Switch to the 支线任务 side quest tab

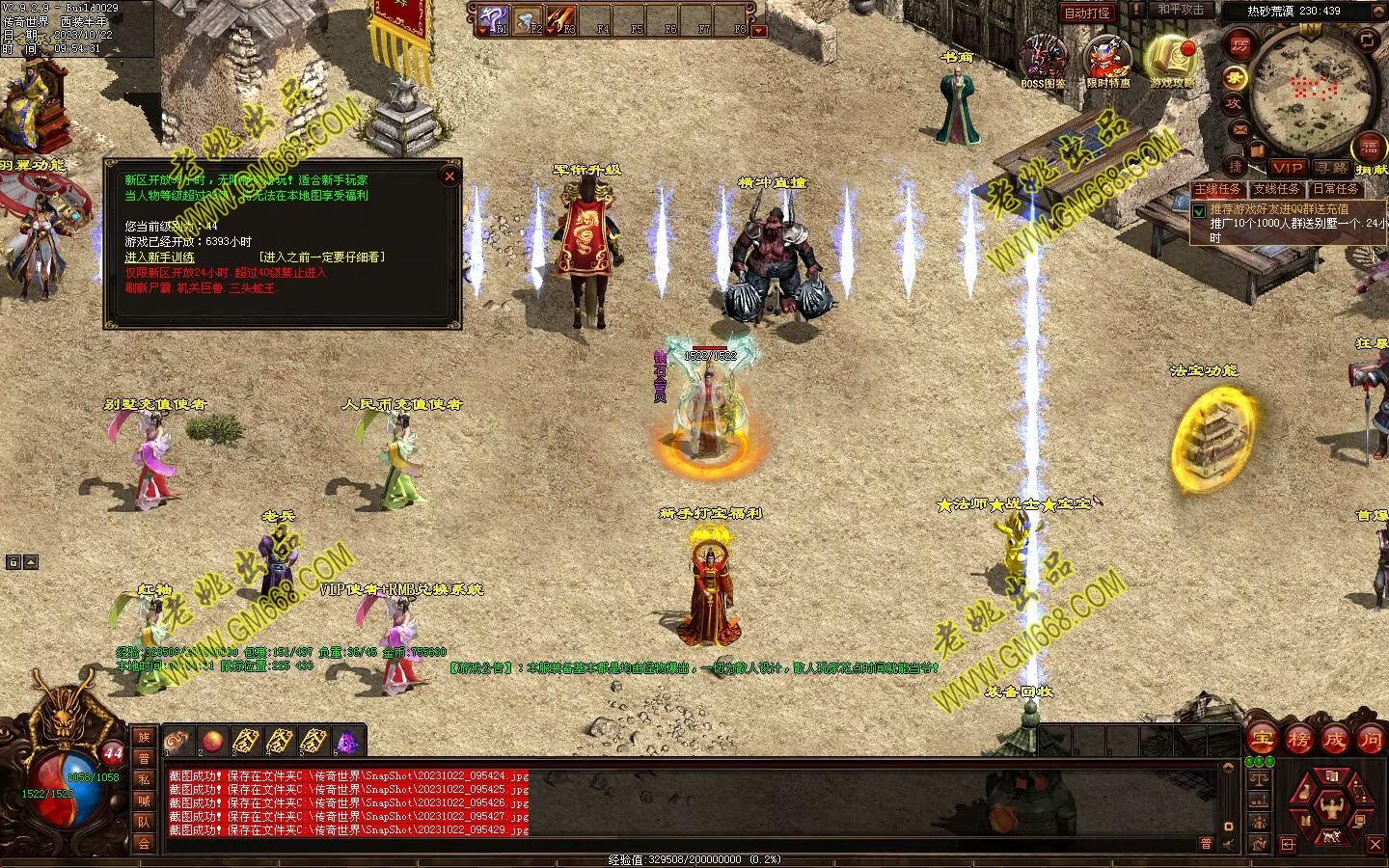point(1277,189)
